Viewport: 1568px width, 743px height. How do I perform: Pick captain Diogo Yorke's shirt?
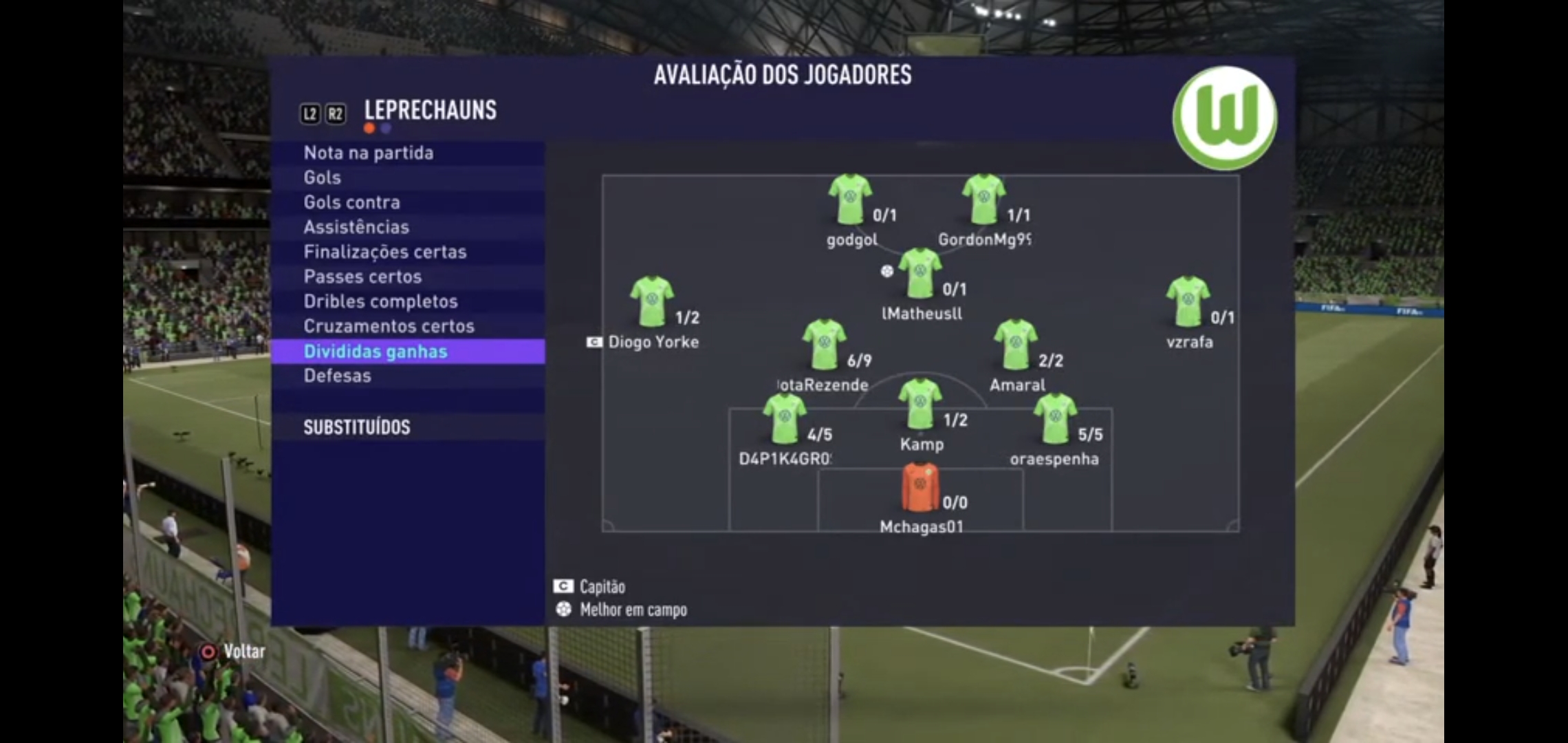(x=651, y=301)
